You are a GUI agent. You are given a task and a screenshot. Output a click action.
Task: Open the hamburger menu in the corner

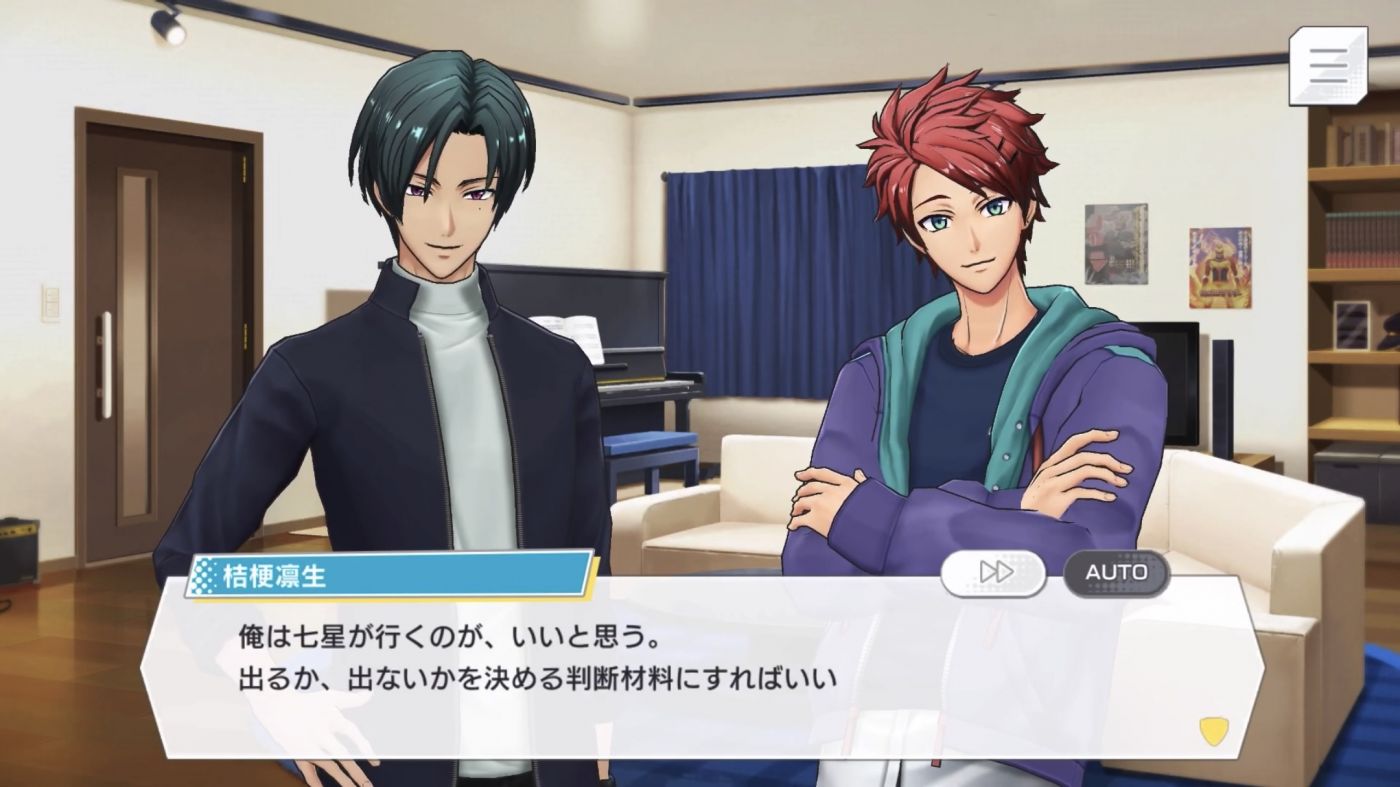point(1327,65)
